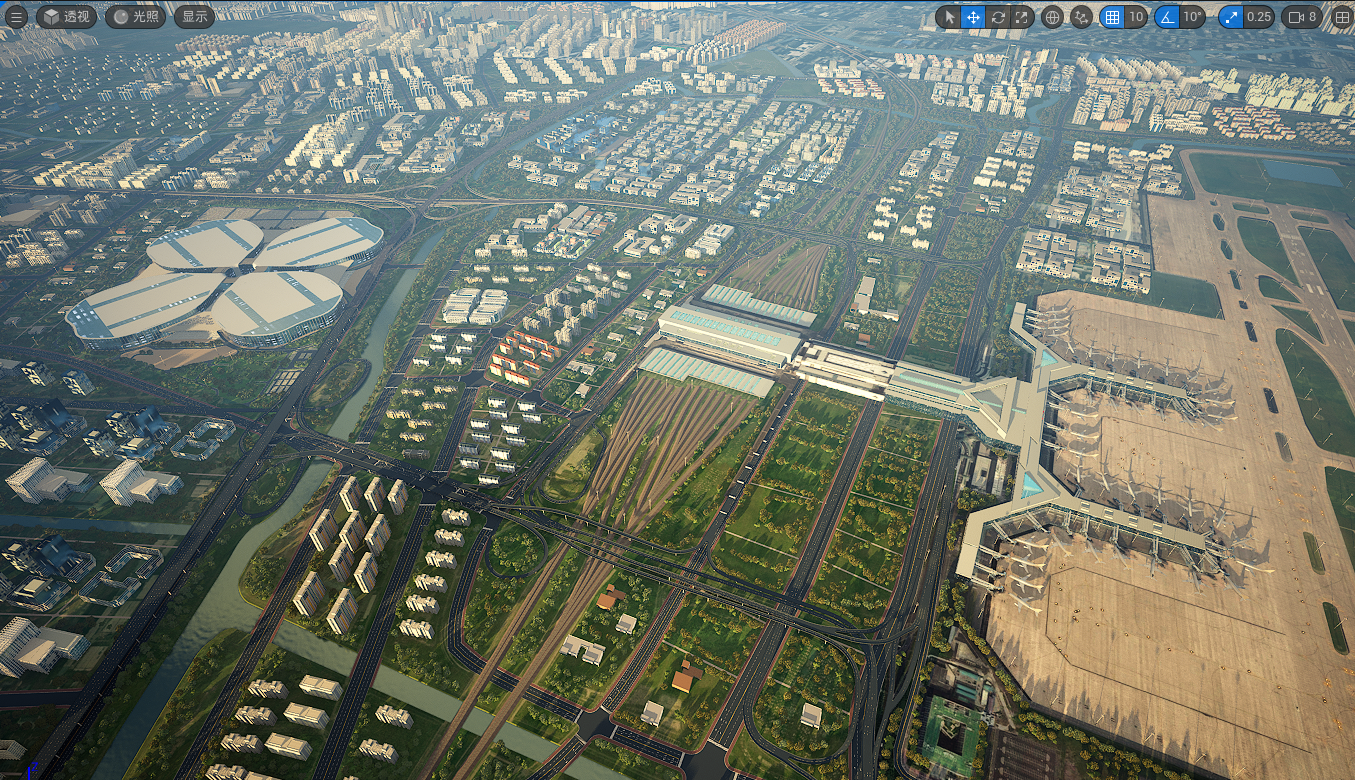The width and height of the screenshot is (1355, 780).
Task: Toggle grid snapping with the grid icon
Action: 1111,17
